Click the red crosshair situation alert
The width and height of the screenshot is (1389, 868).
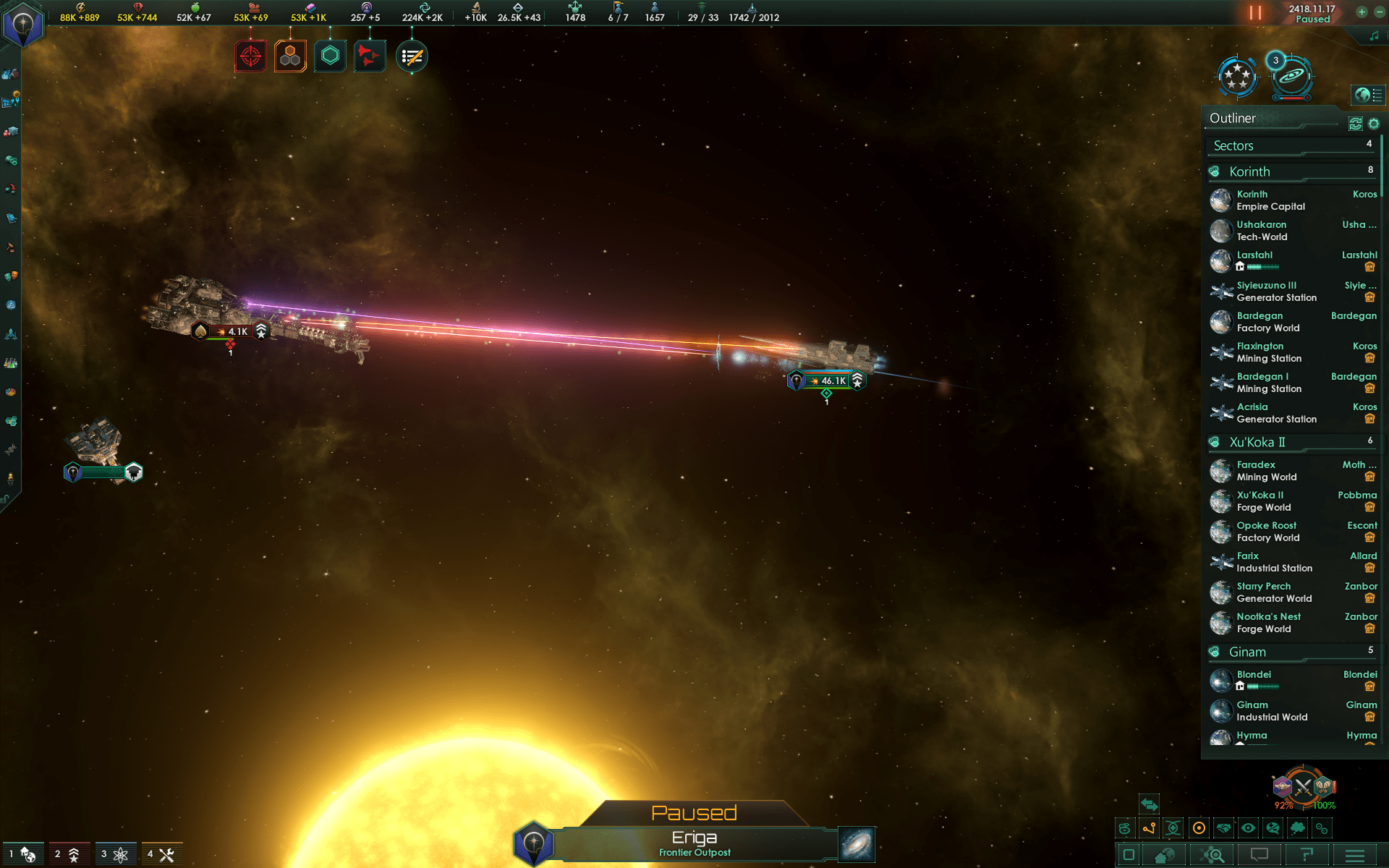[x=250, y=56]
